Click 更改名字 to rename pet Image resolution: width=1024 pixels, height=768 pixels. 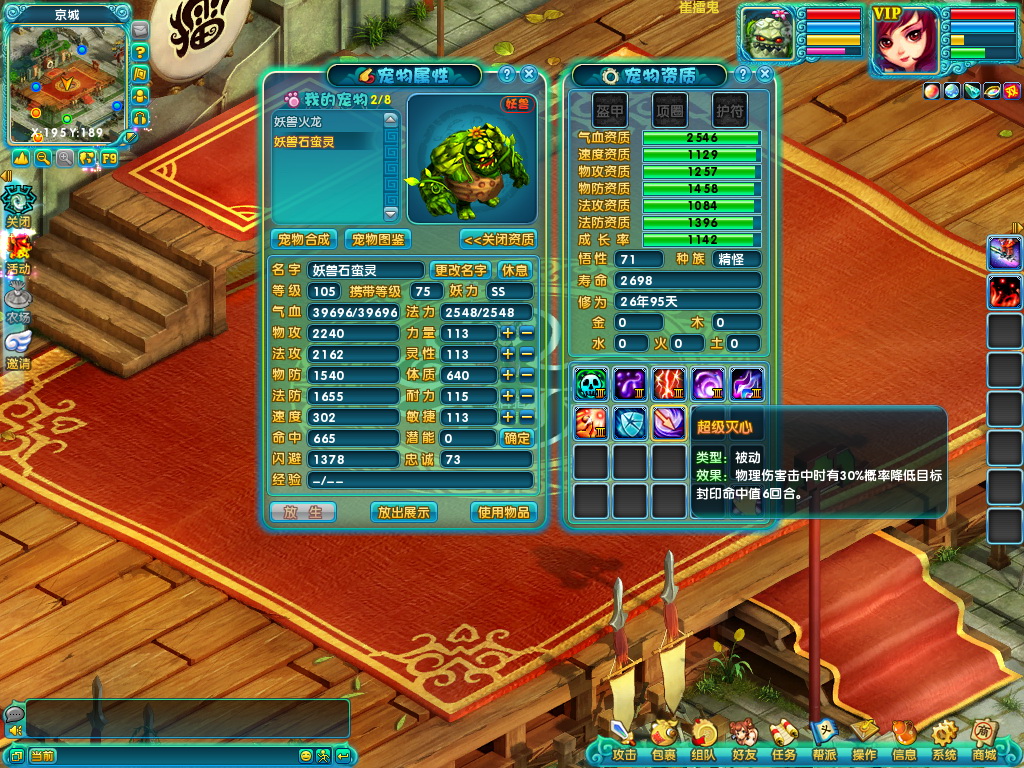coord(460,270)
